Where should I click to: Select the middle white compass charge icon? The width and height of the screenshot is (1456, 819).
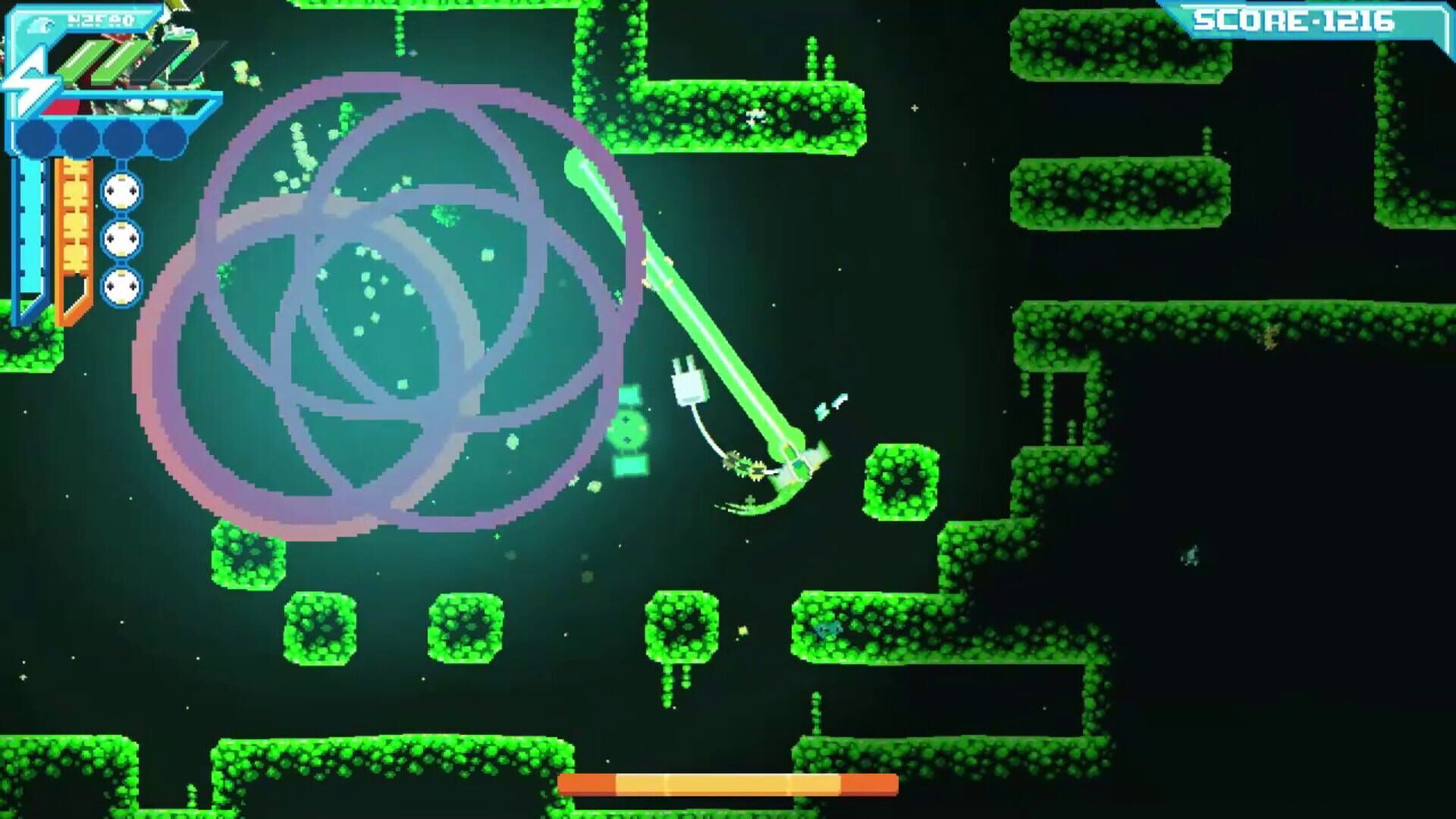click(x=121, y=239)
